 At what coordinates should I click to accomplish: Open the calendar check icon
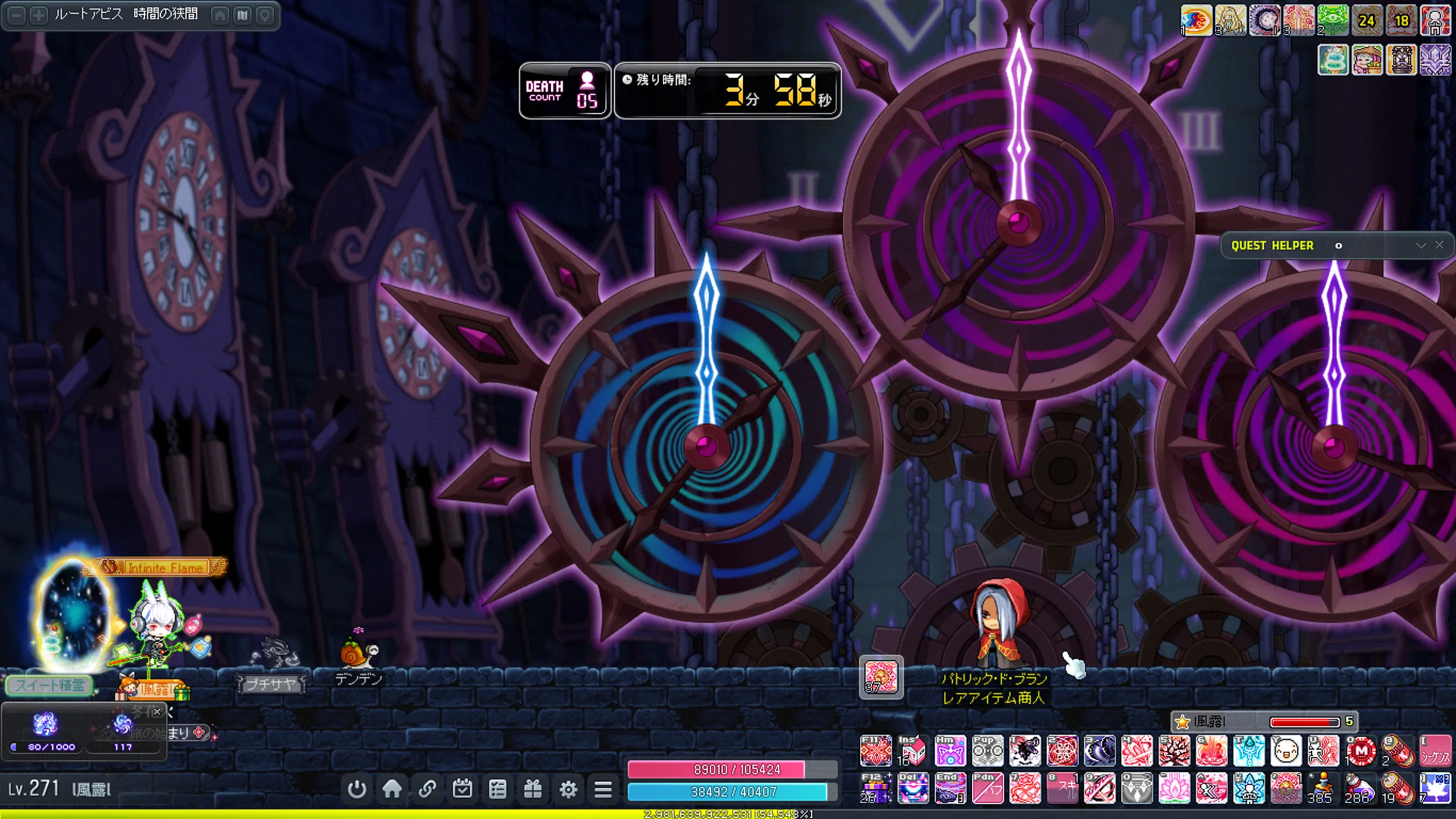click(x=462, y=789)
